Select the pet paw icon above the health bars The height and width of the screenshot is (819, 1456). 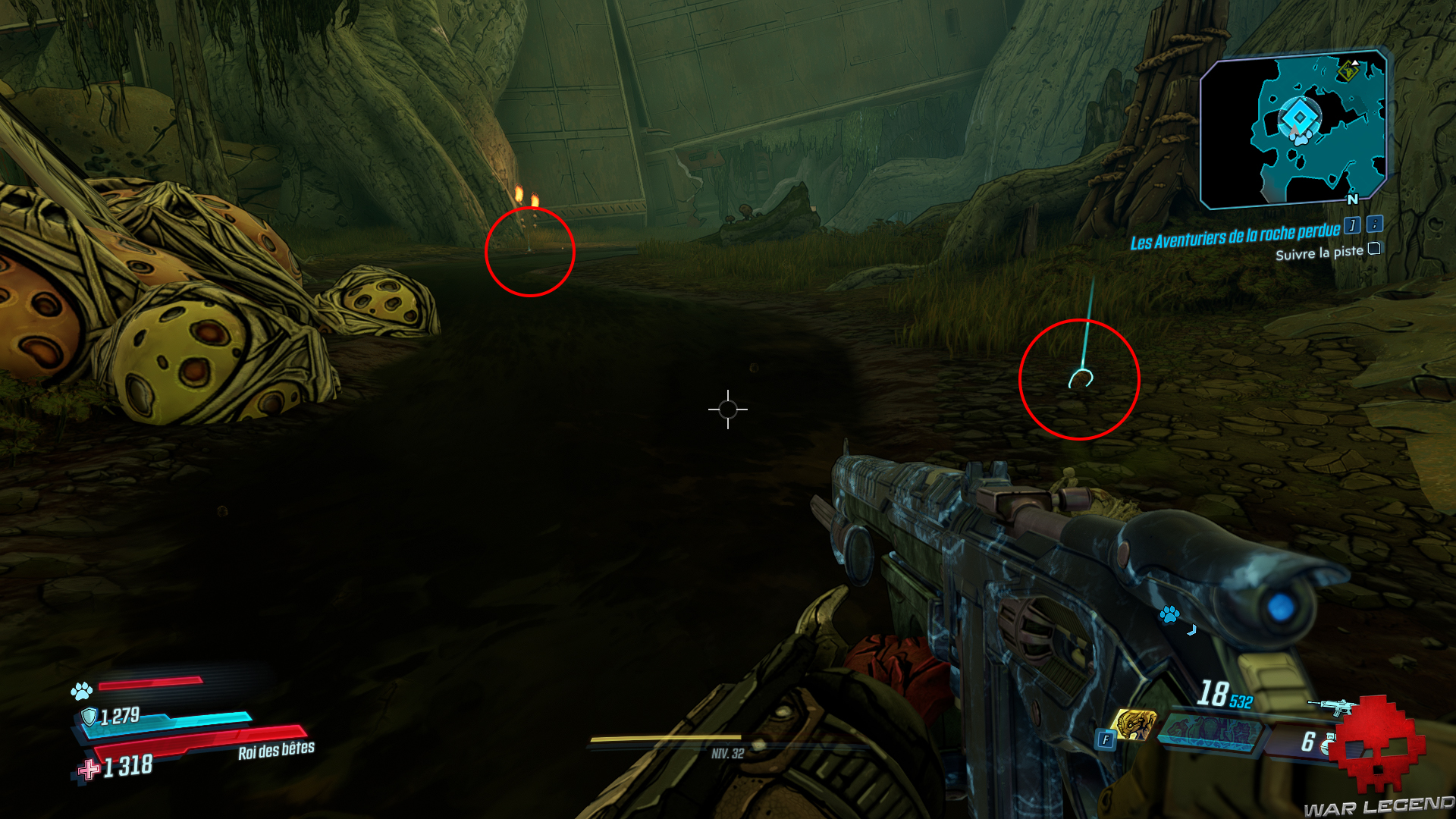click(82, 691)
